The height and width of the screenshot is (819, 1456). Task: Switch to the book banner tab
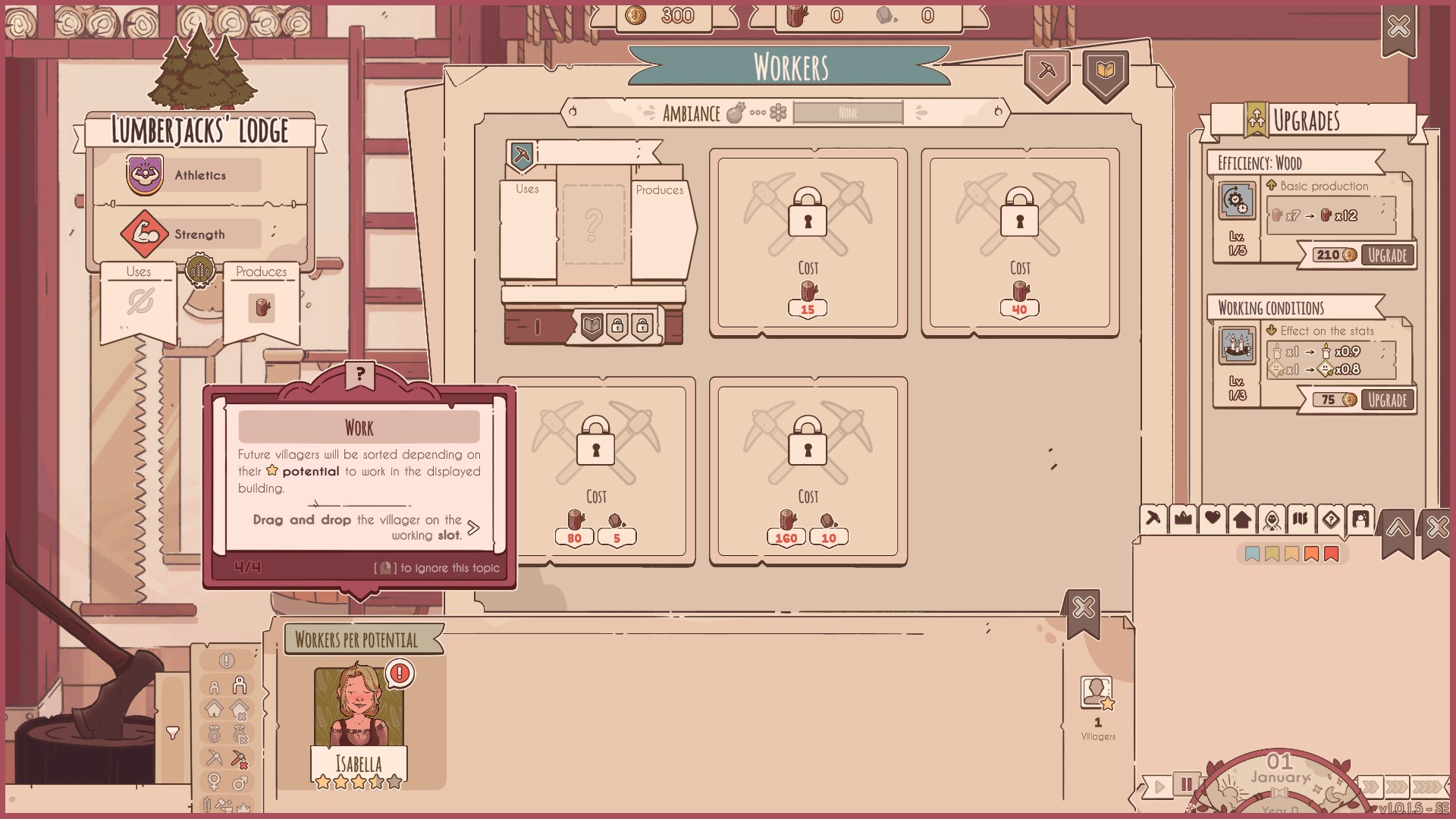[1106, 72]
